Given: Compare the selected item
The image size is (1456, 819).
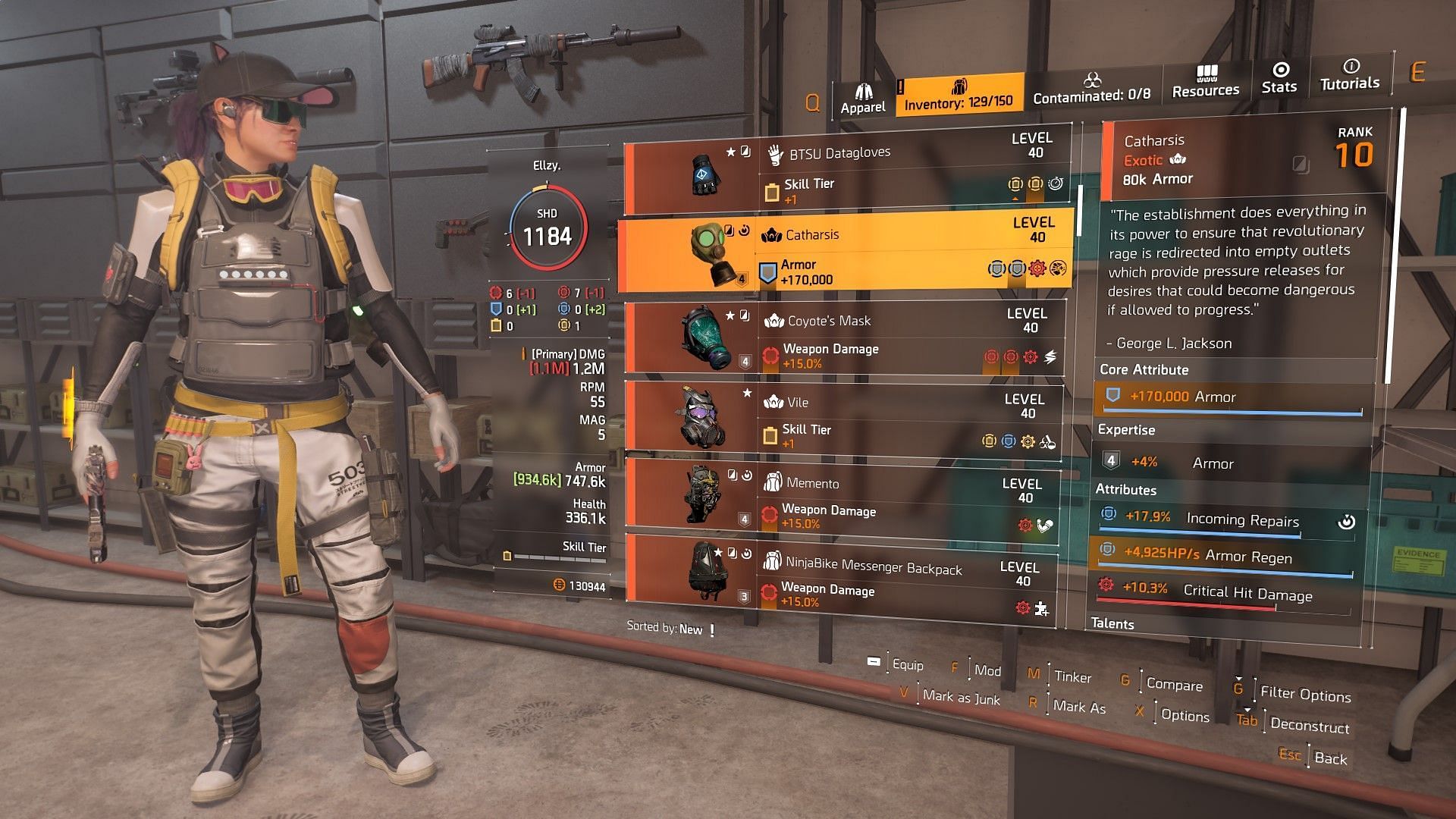Looking at the screenshot, I should pyautogui.click(x=1174, y=685).
